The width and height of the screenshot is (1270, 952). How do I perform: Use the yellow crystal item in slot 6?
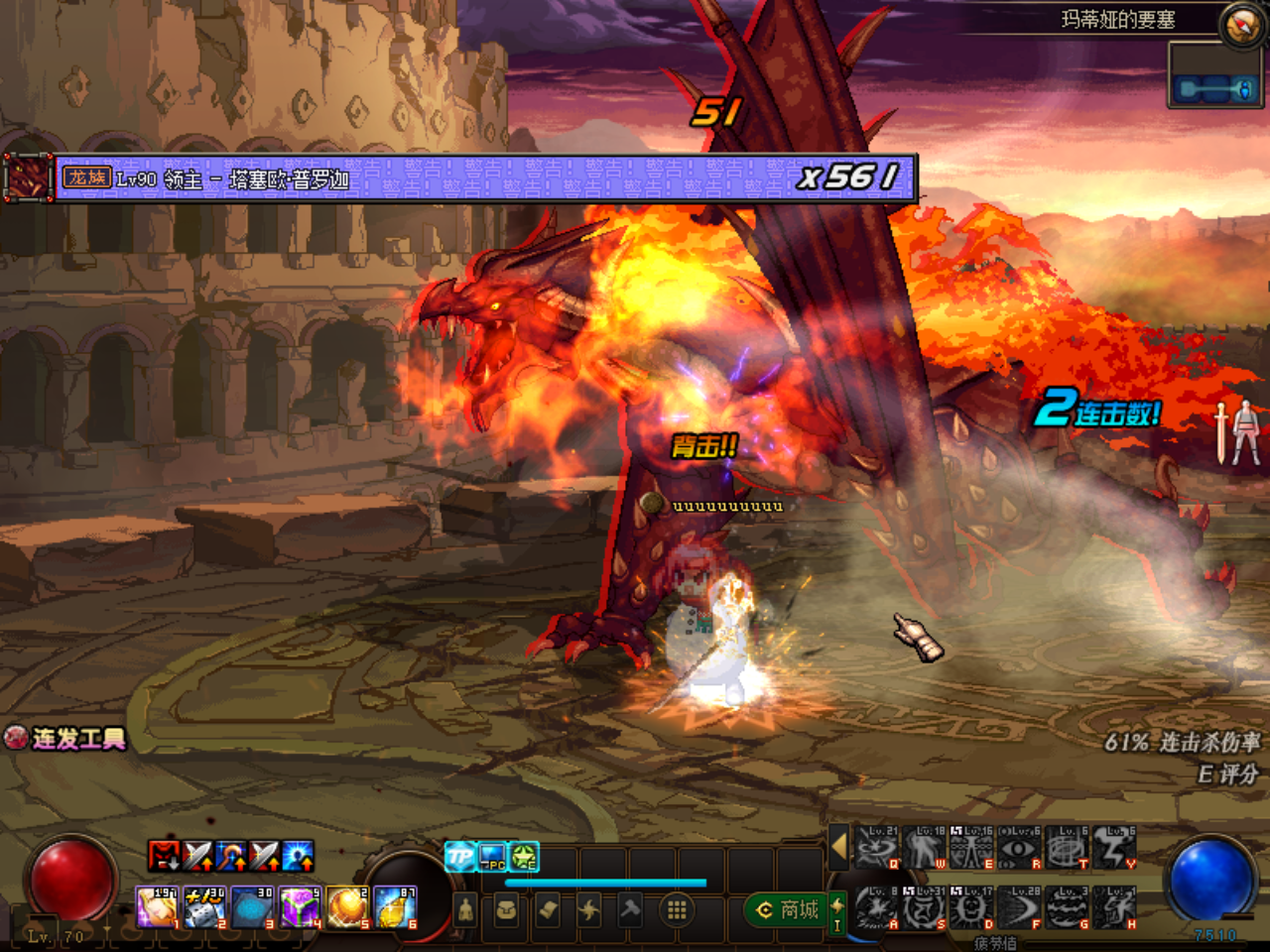coord(395,907)
